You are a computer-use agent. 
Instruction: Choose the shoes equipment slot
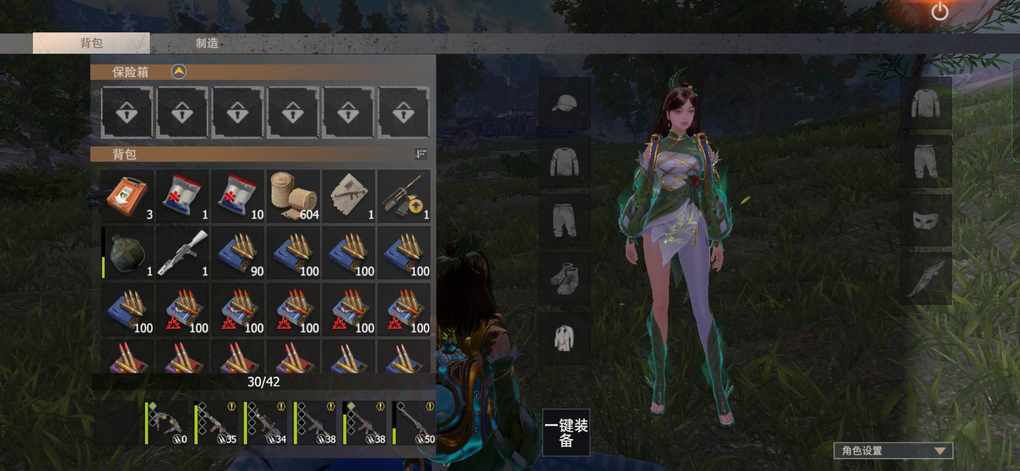[x=566, y=278]
